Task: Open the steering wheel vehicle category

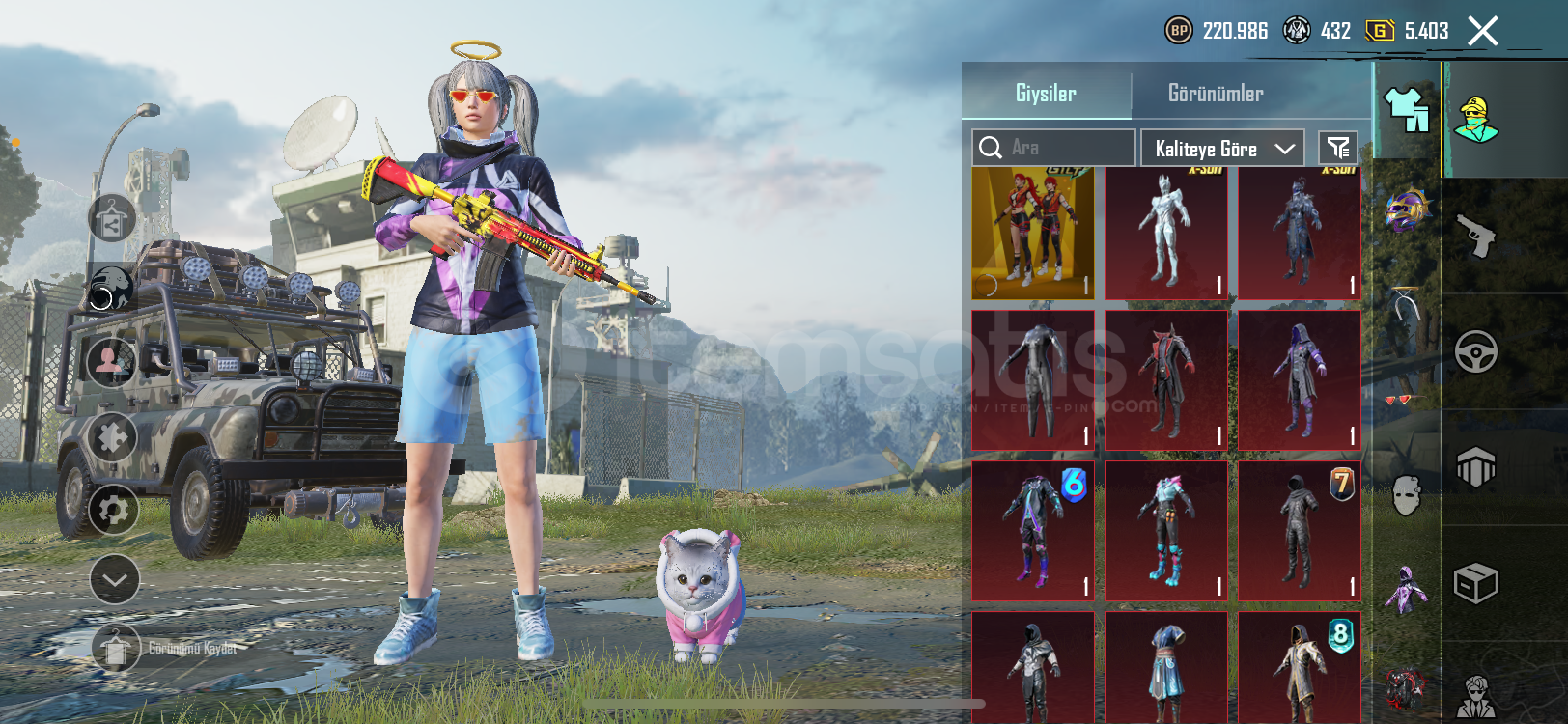Action: pos(1476,352)
